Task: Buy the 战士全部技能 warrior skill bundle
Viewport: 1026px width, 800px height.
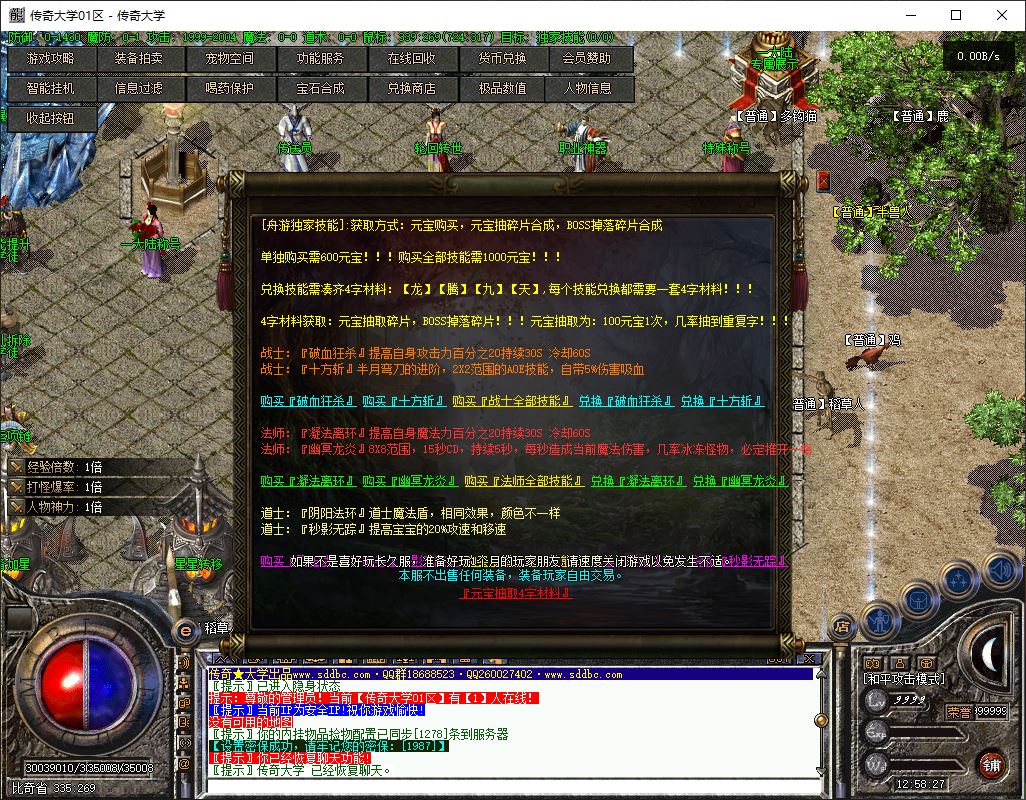Action: 514,401
